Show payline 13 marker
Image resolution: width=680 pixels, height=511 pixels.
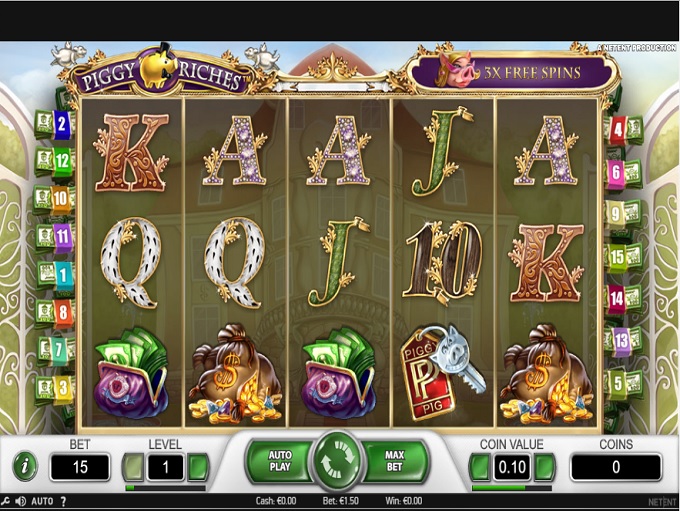[x=621, y=341]
